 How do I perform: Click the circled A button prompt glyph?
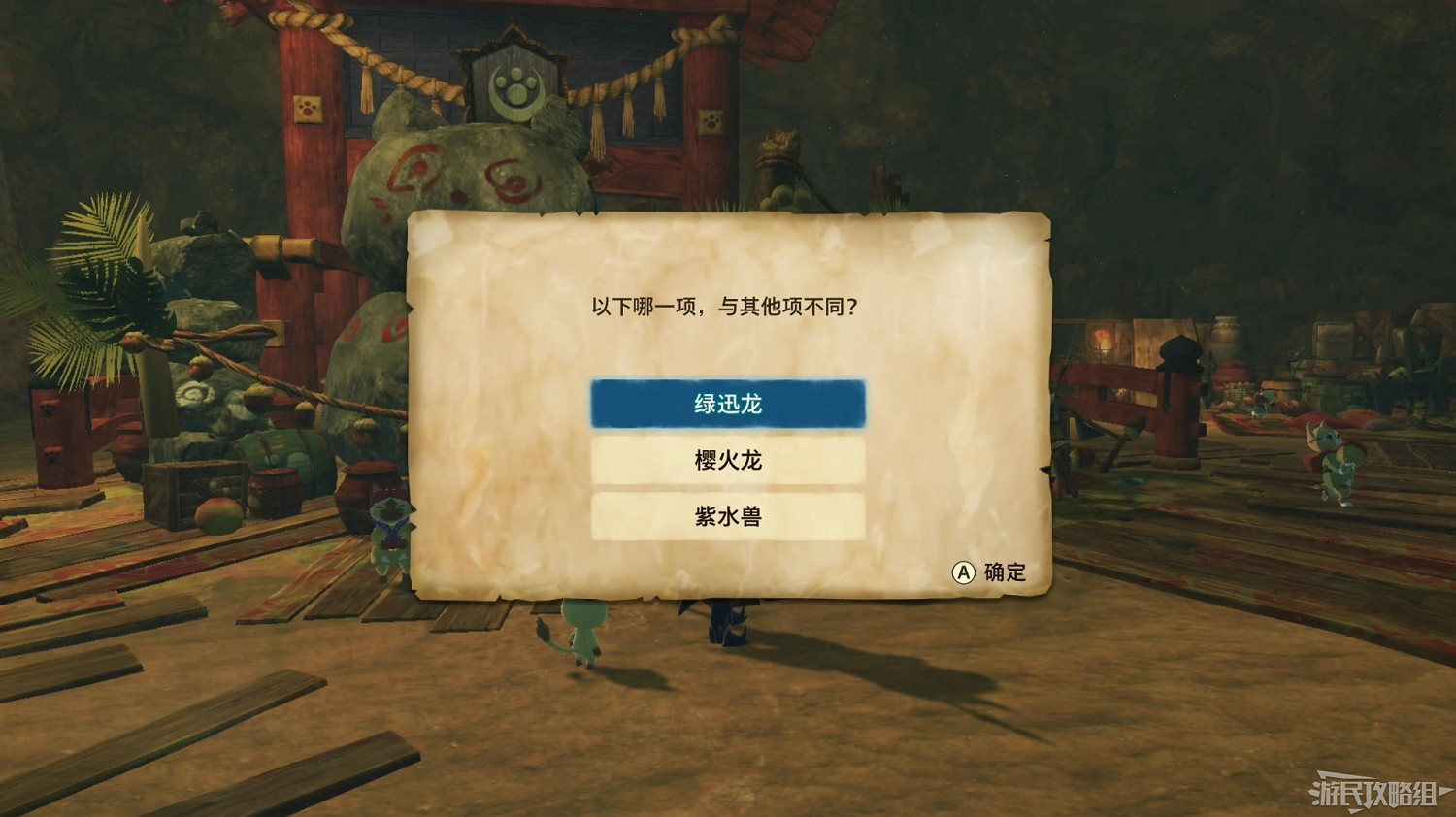point(962,572)
